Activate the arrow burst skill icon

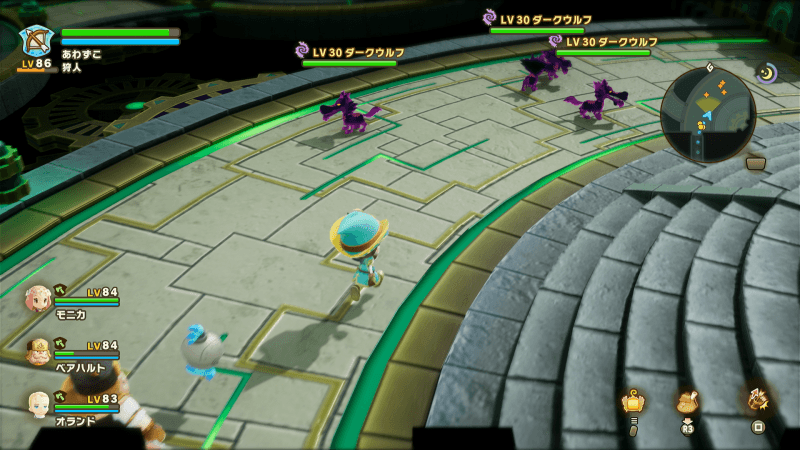pyautogui.click(x=758, y=401)
